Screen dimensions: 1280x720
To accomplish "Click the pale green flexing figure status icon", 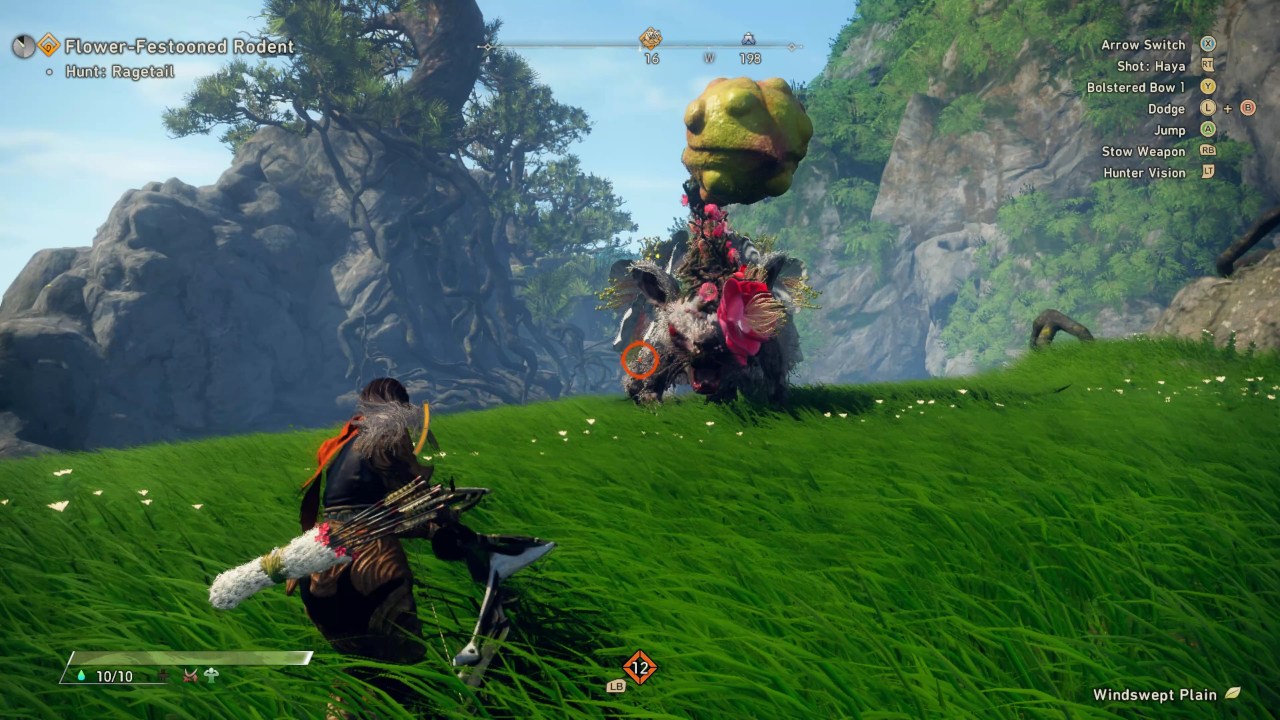I will (x=211, y=675).
